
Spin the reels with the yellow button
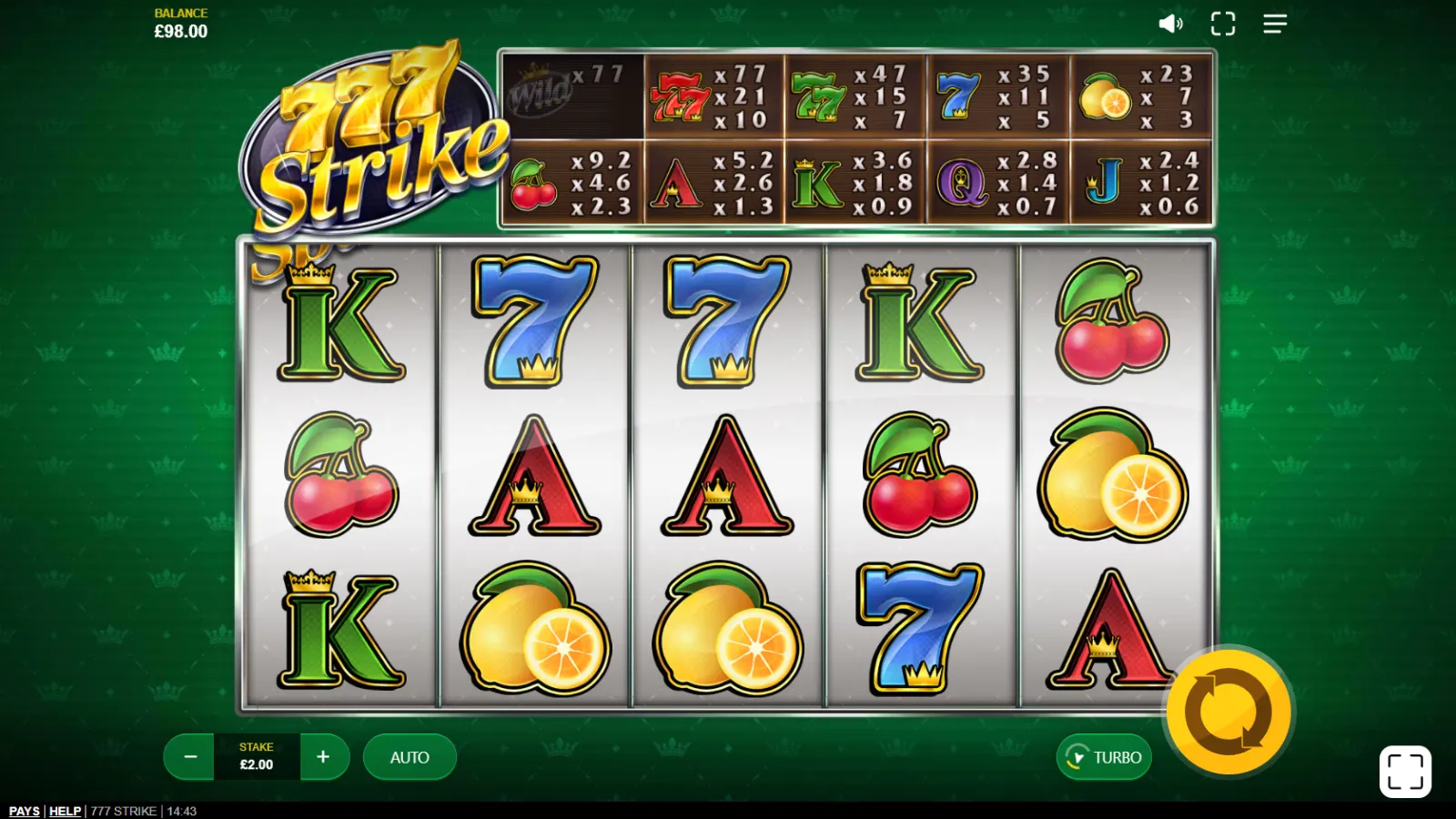pyautogui.click(x=1228, y=712)
